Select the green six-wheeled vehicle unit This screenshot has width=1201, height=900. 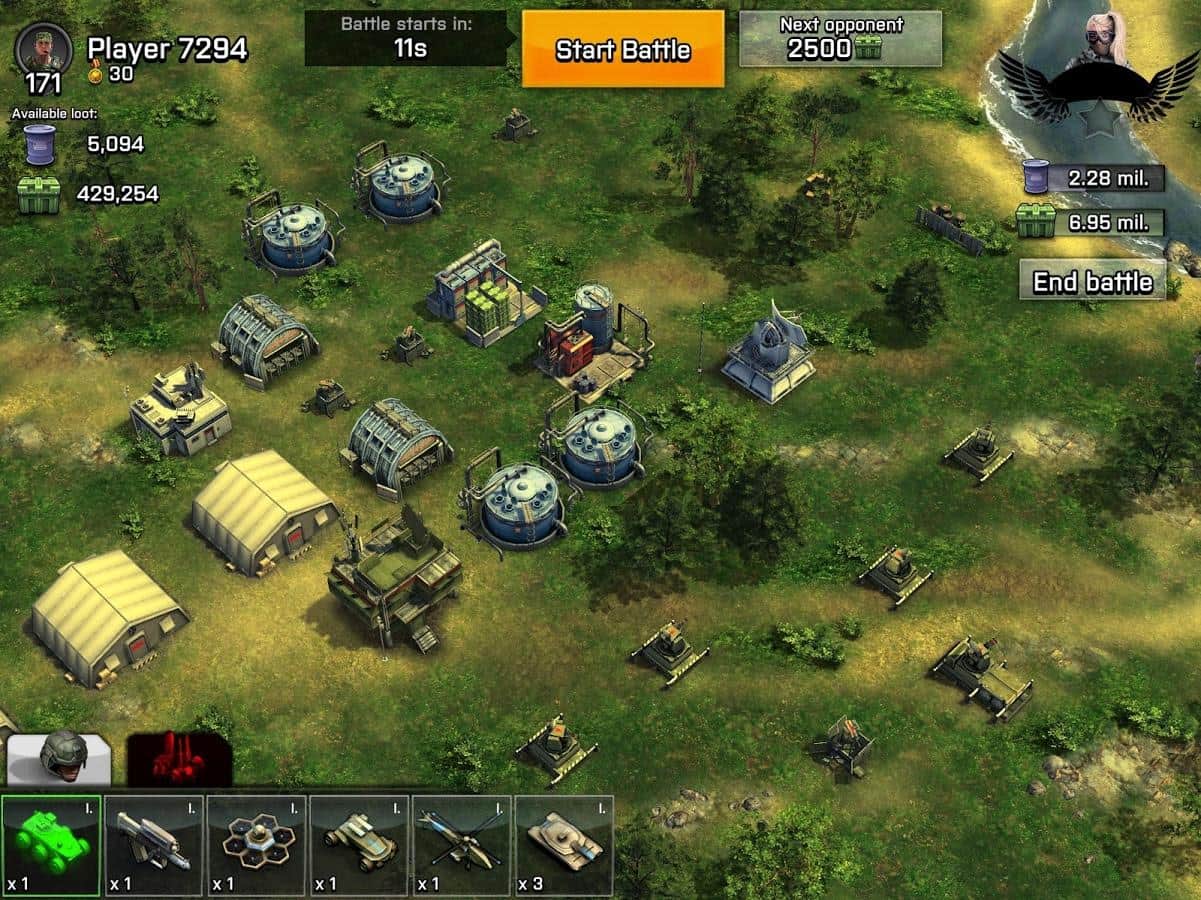(x=51, y=845)
